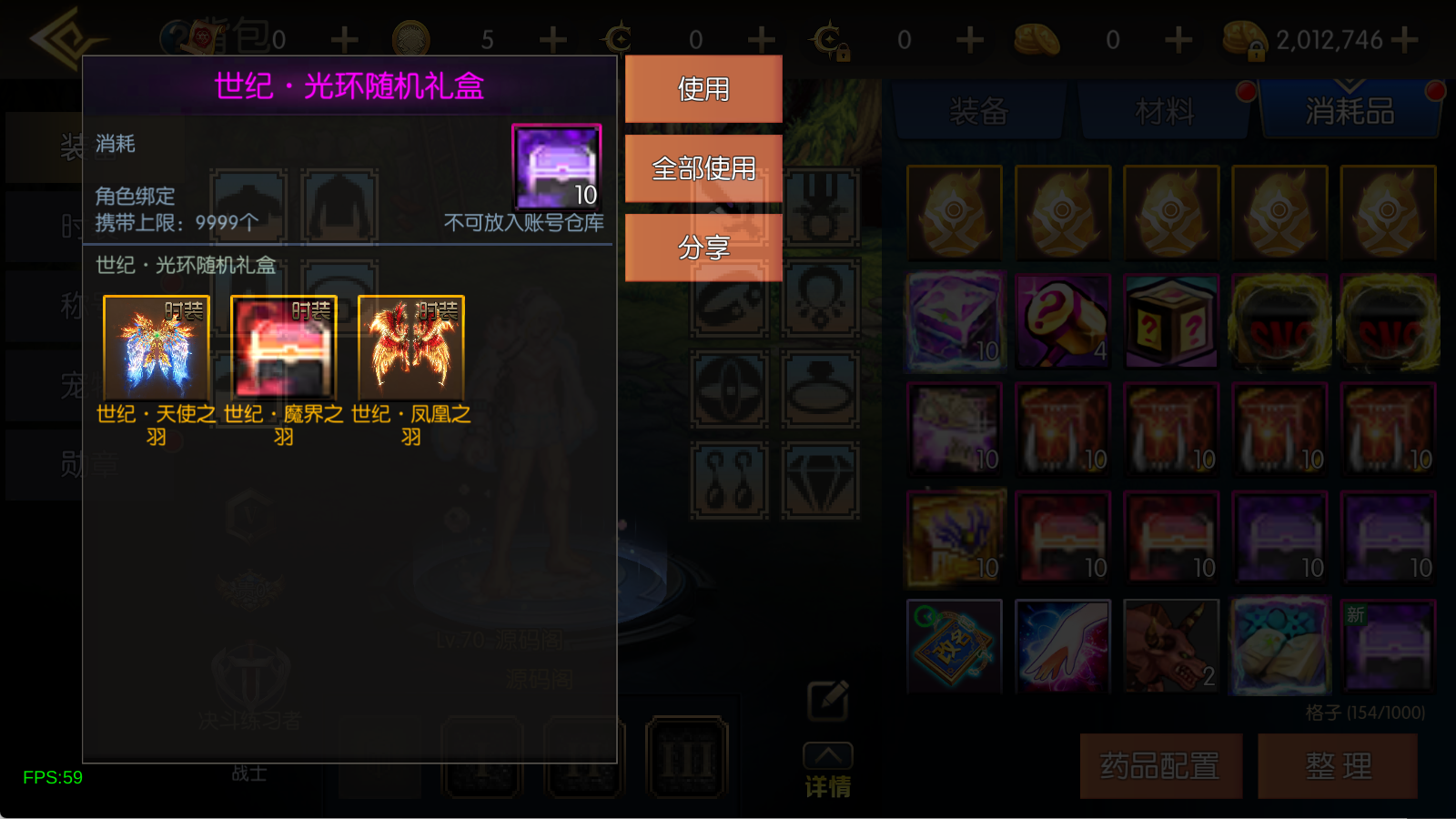Viewport: 1456px width, 819px height.
Task: Open the purple 世纪·光环随机礼盒 chest icon
Action: pyautogui.click(x=555, y=168)
